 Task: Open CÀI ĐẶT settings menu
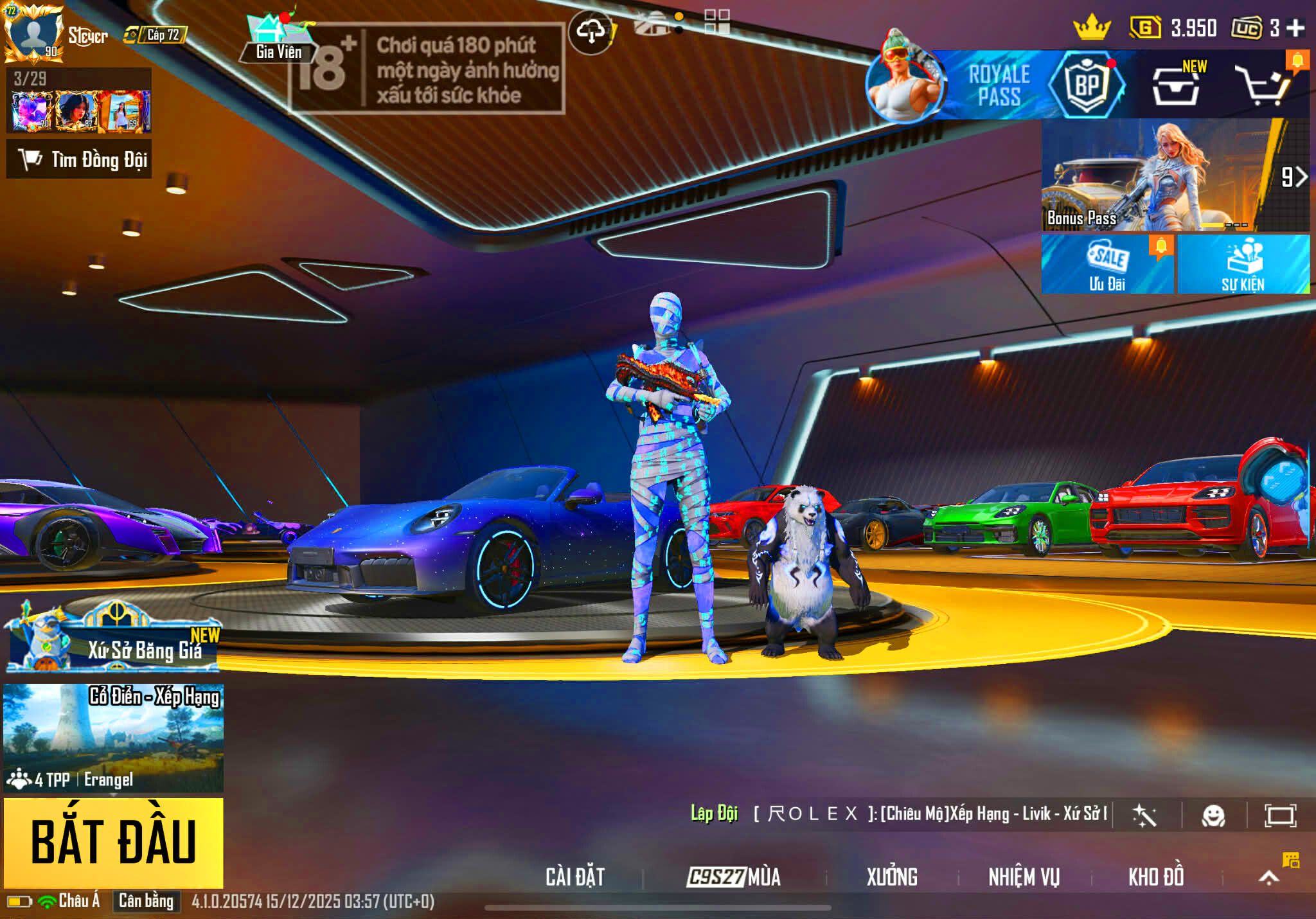pyautogui.click(x=575, y=877)
